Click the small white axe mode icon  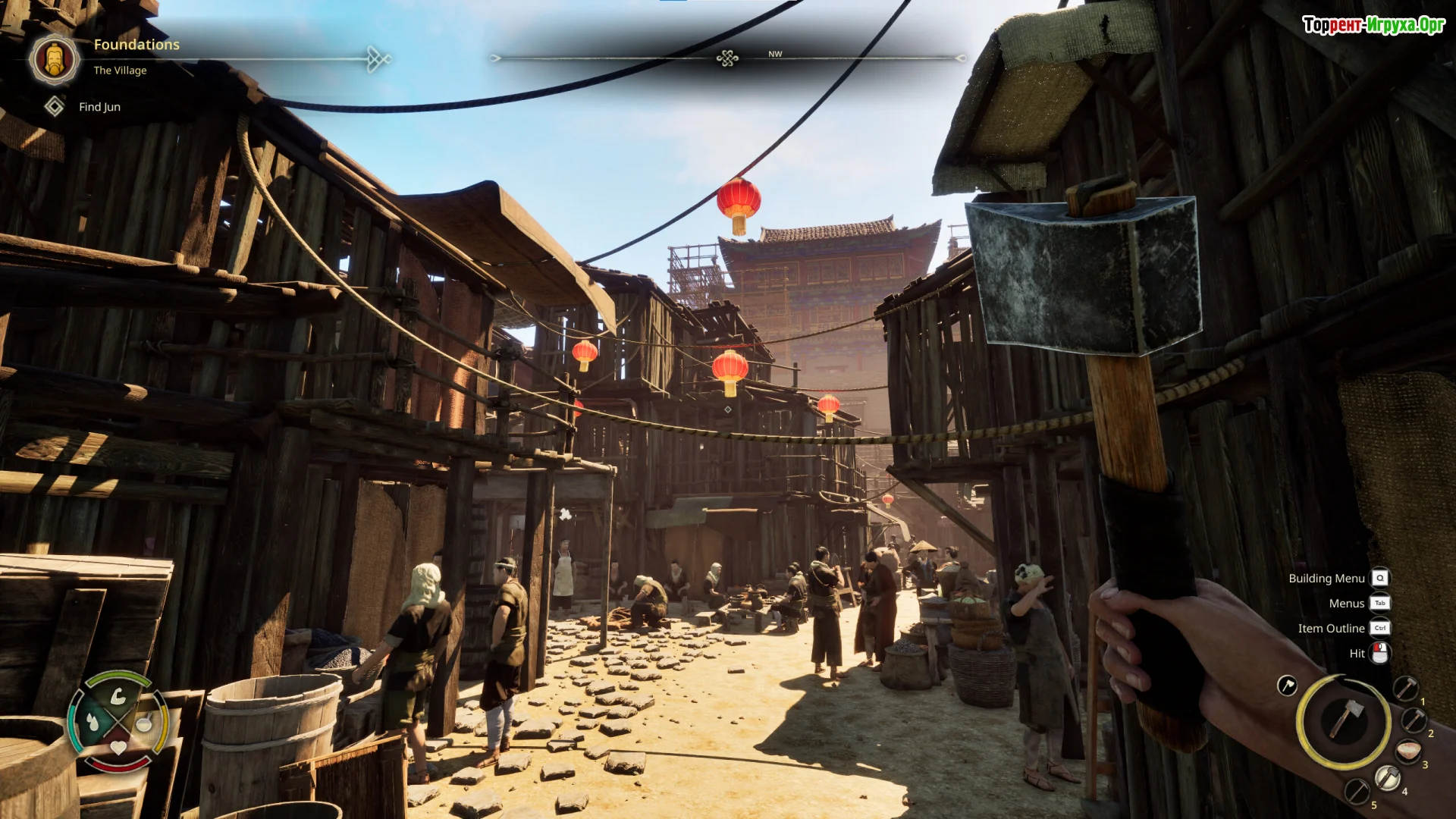pyautogui.click(x=1287, y=686)
